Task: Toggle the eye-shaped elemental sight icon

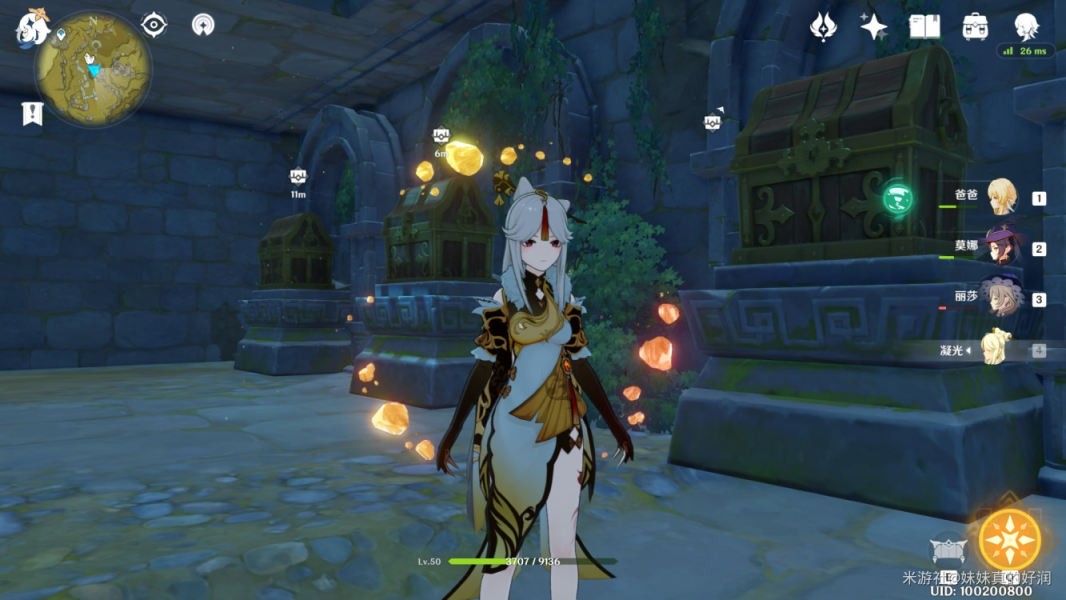Action: (154, 24)
